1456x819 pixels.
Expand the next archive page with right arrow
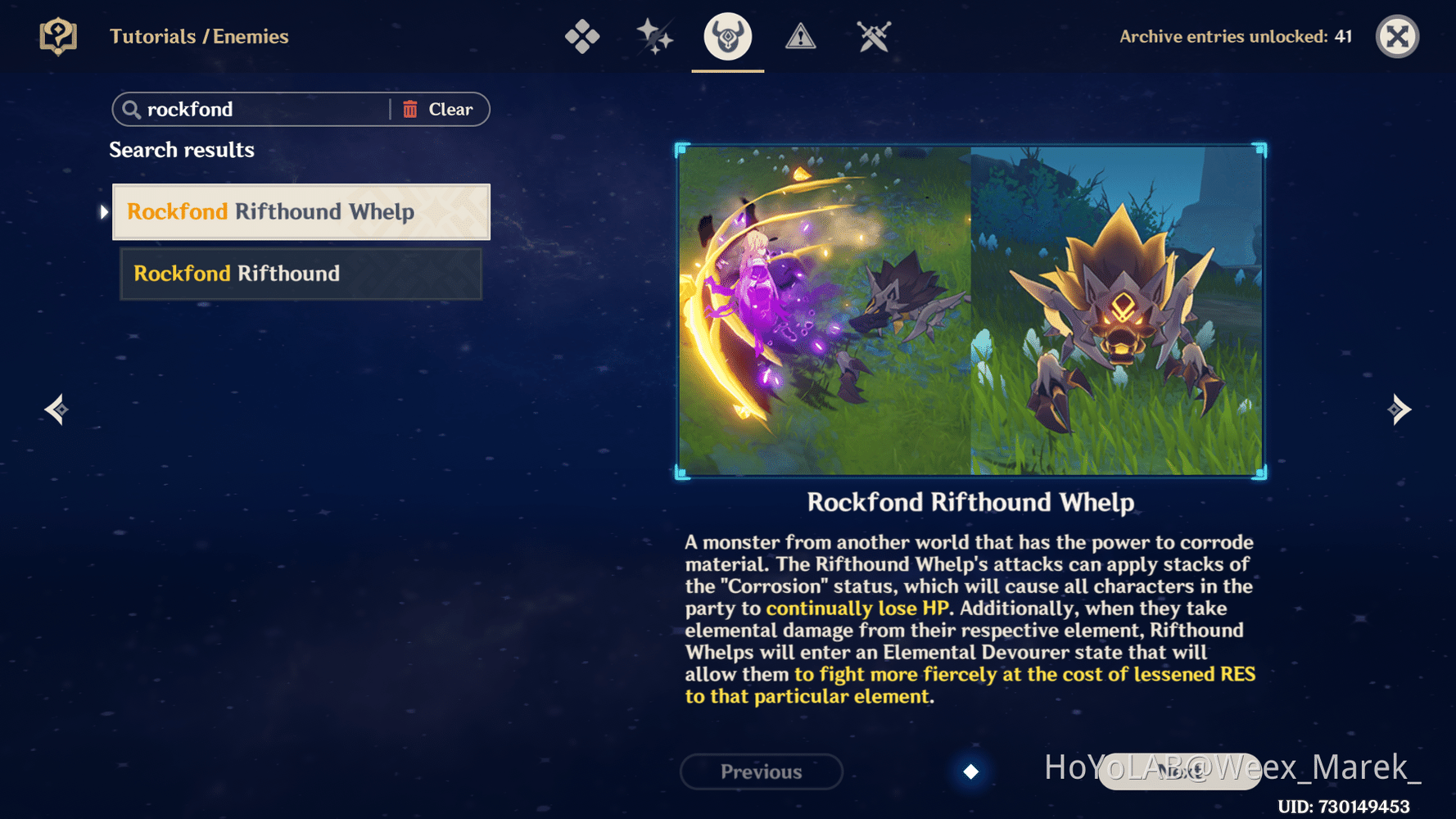pyautogui.click(x=1400, y=409)
